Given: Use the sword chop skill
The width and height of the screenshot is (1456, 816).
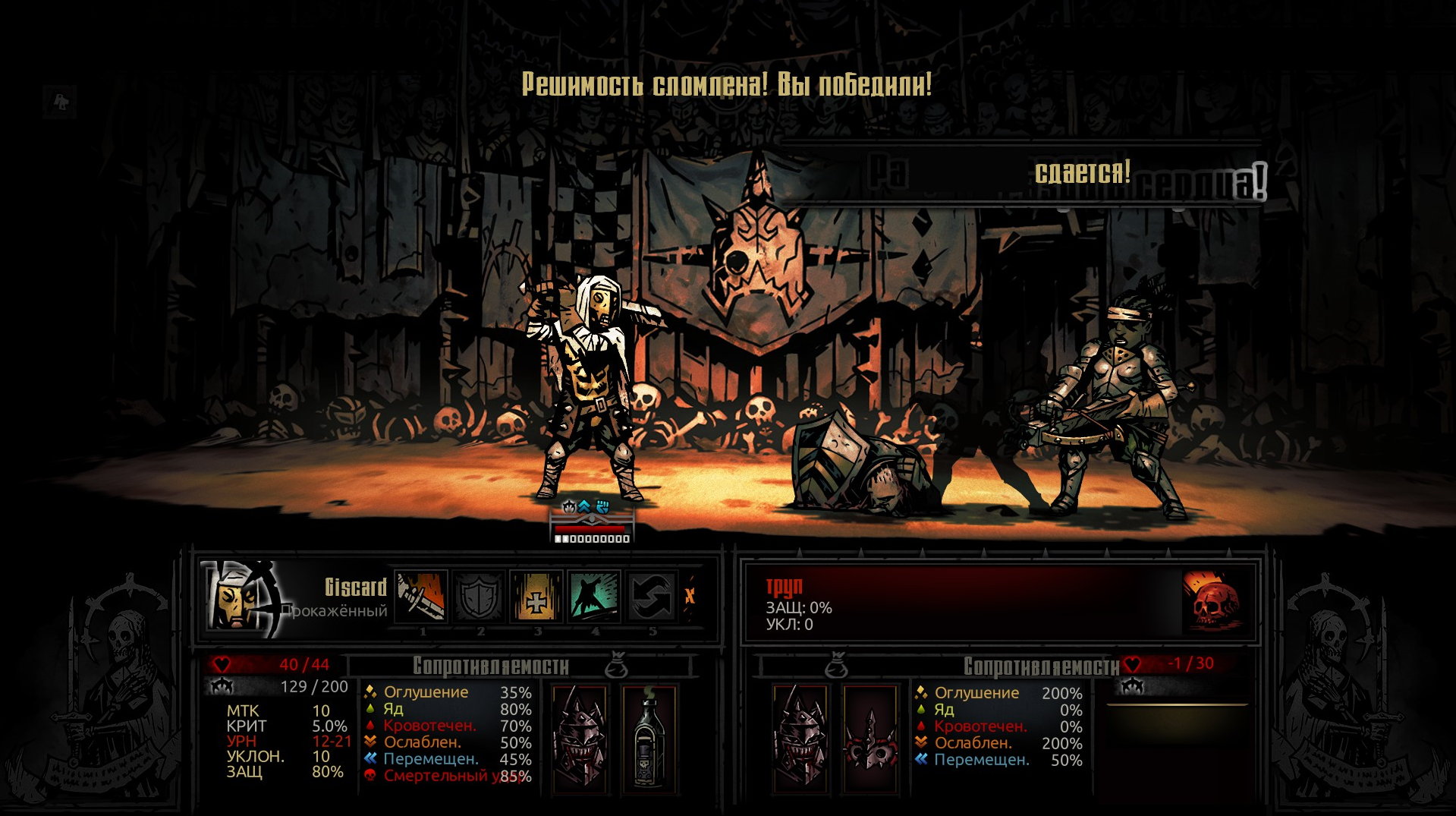Looking at the screenshot, I should [422, 597].
